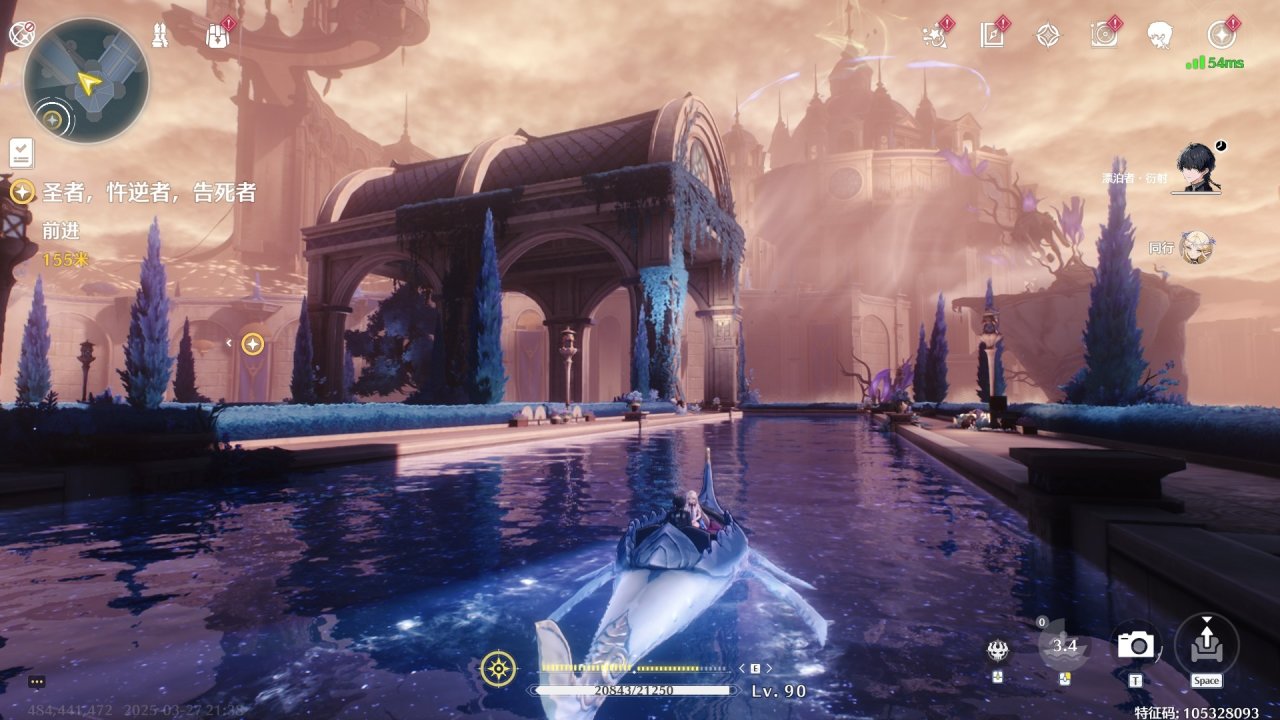Open the round star menu at top-right
Screen dimensions: 1280x720
pyautogui.click(x=1220, y=35)
